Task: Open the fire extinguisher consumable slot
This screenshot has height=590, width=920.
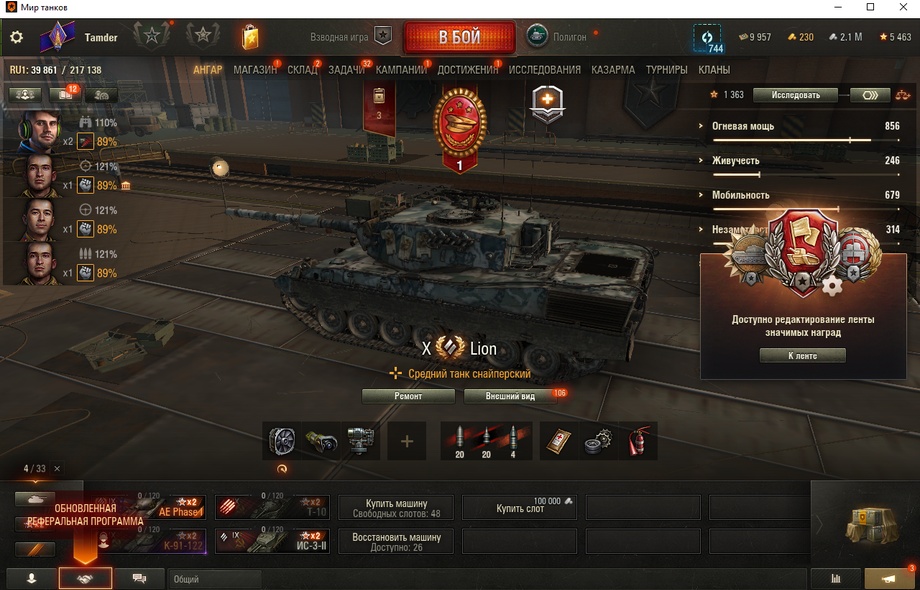Action: click(637, 441)
